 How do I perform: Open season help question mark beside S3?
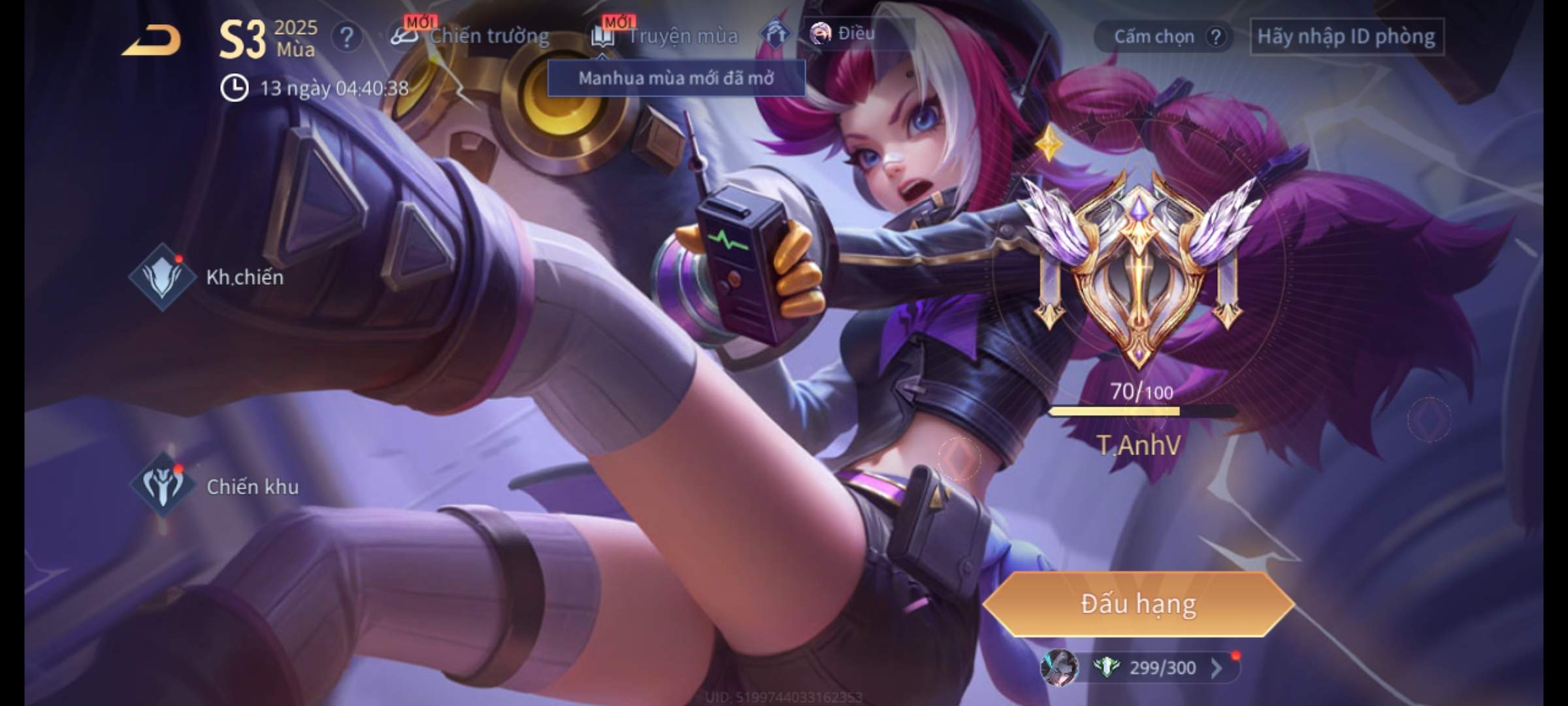346,37
